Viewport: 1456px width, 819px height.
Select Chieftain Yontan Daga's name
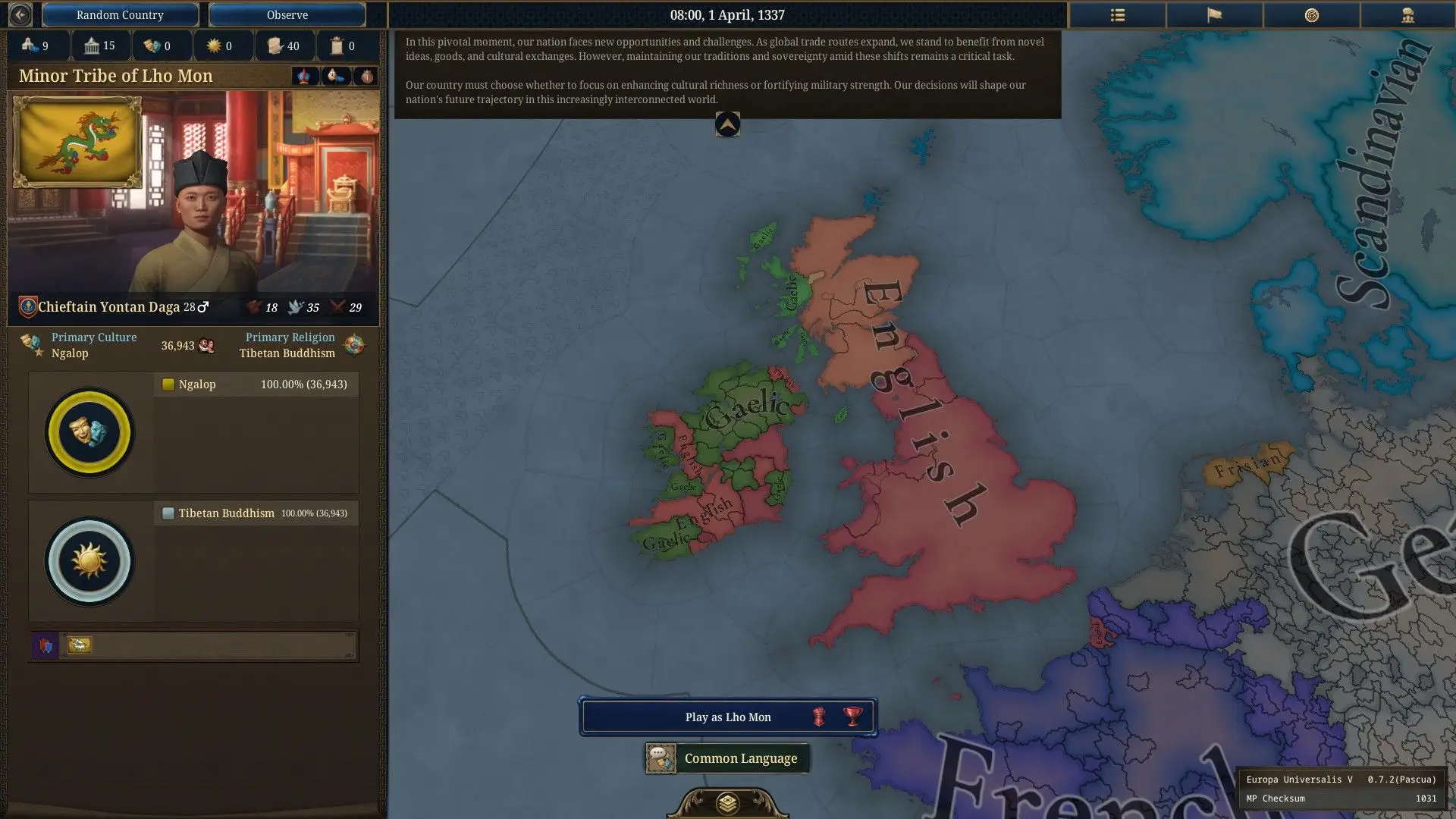pyautogui.click(x=108, y=307)
